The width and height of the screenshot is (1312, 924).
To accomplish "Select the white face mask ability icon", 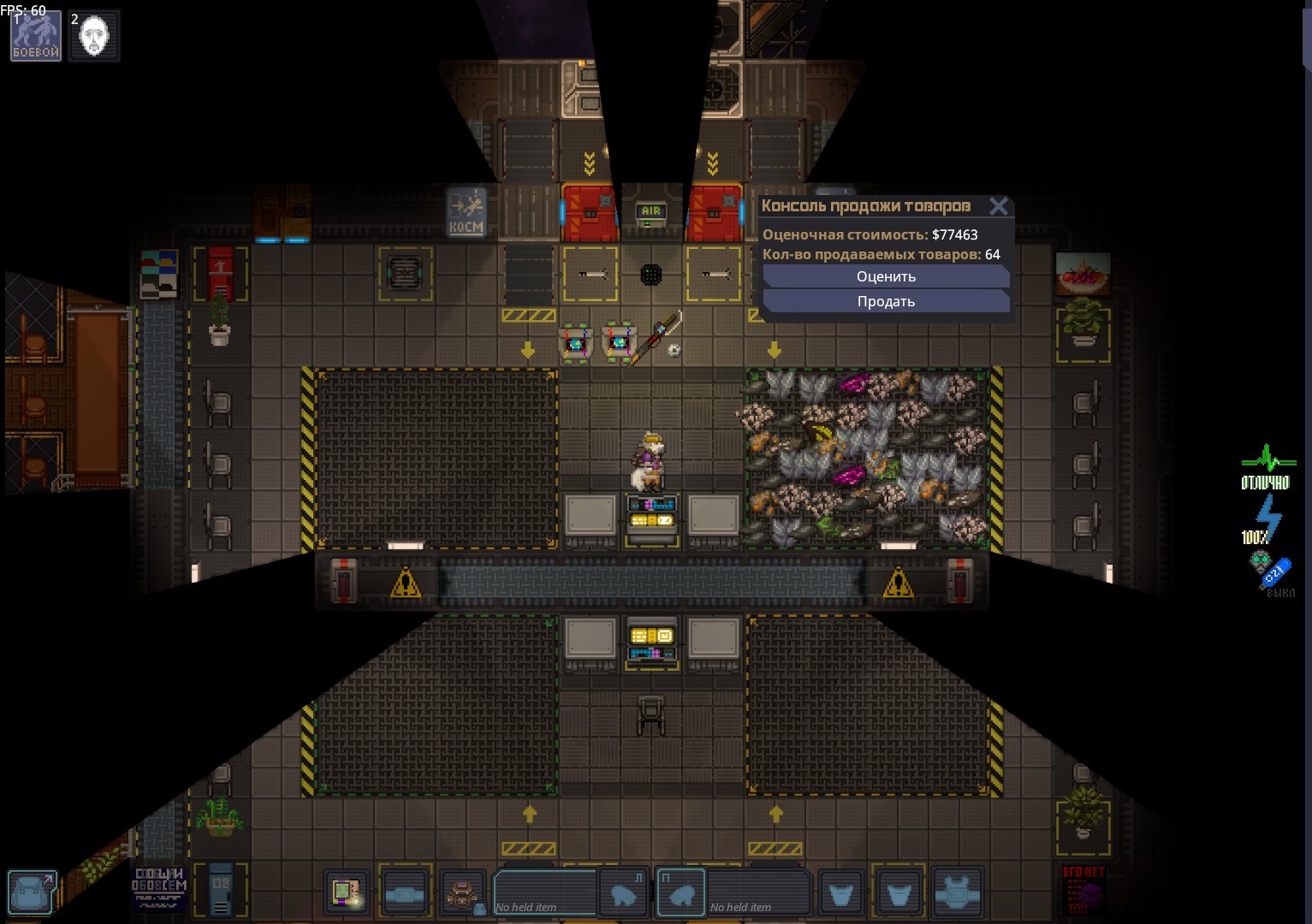I will pos(94,36).
